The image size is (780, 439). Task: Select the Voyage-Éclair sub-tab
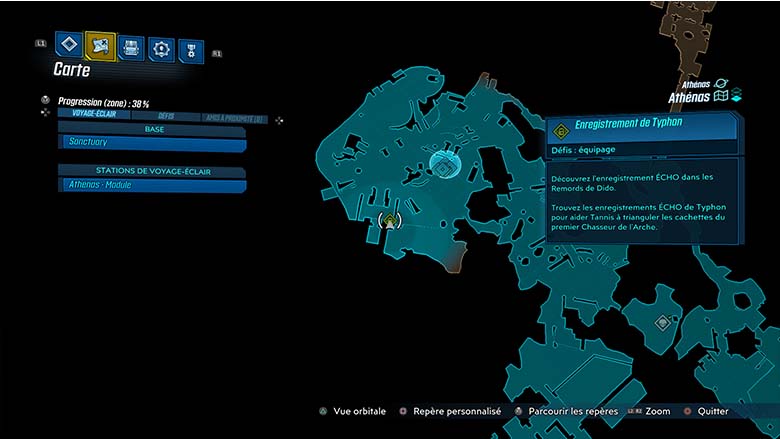point(96,117)
